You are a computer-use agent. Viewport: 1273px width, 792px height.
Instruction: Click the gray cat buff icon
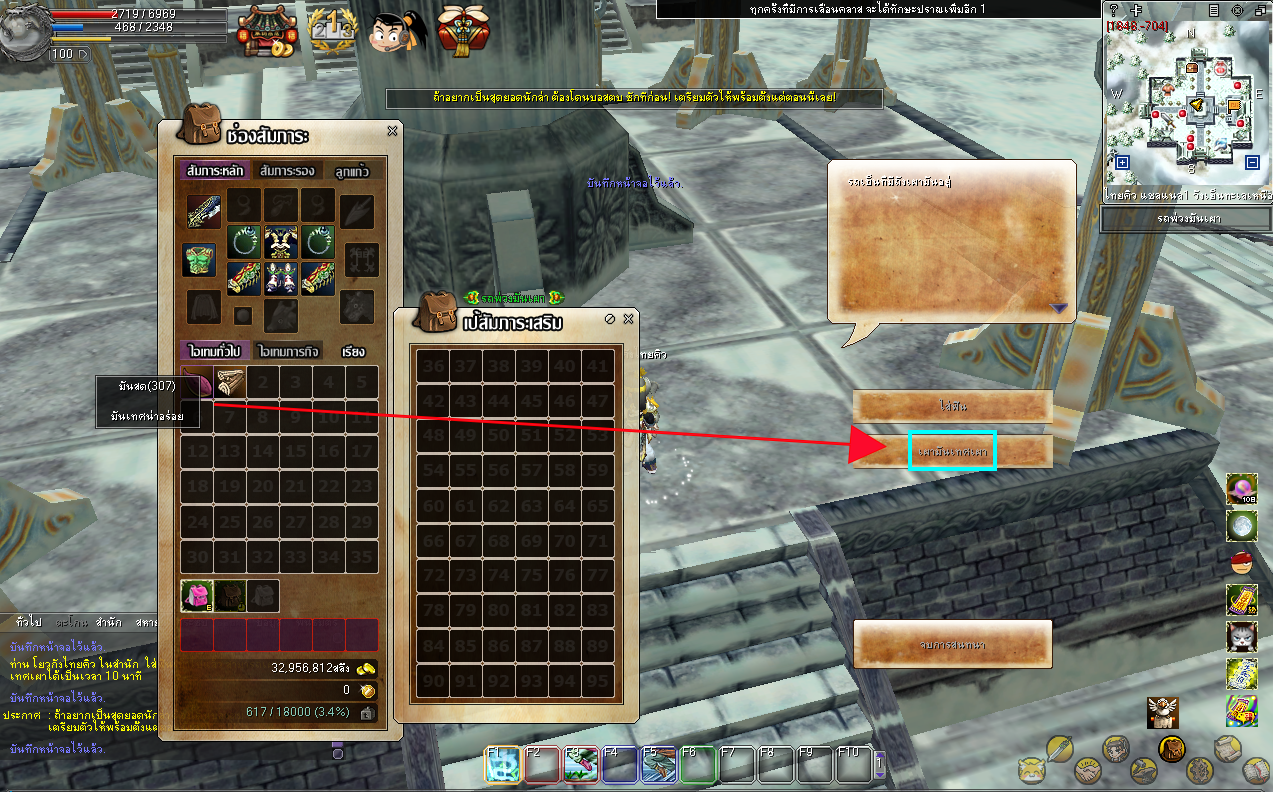(1241, 636)
